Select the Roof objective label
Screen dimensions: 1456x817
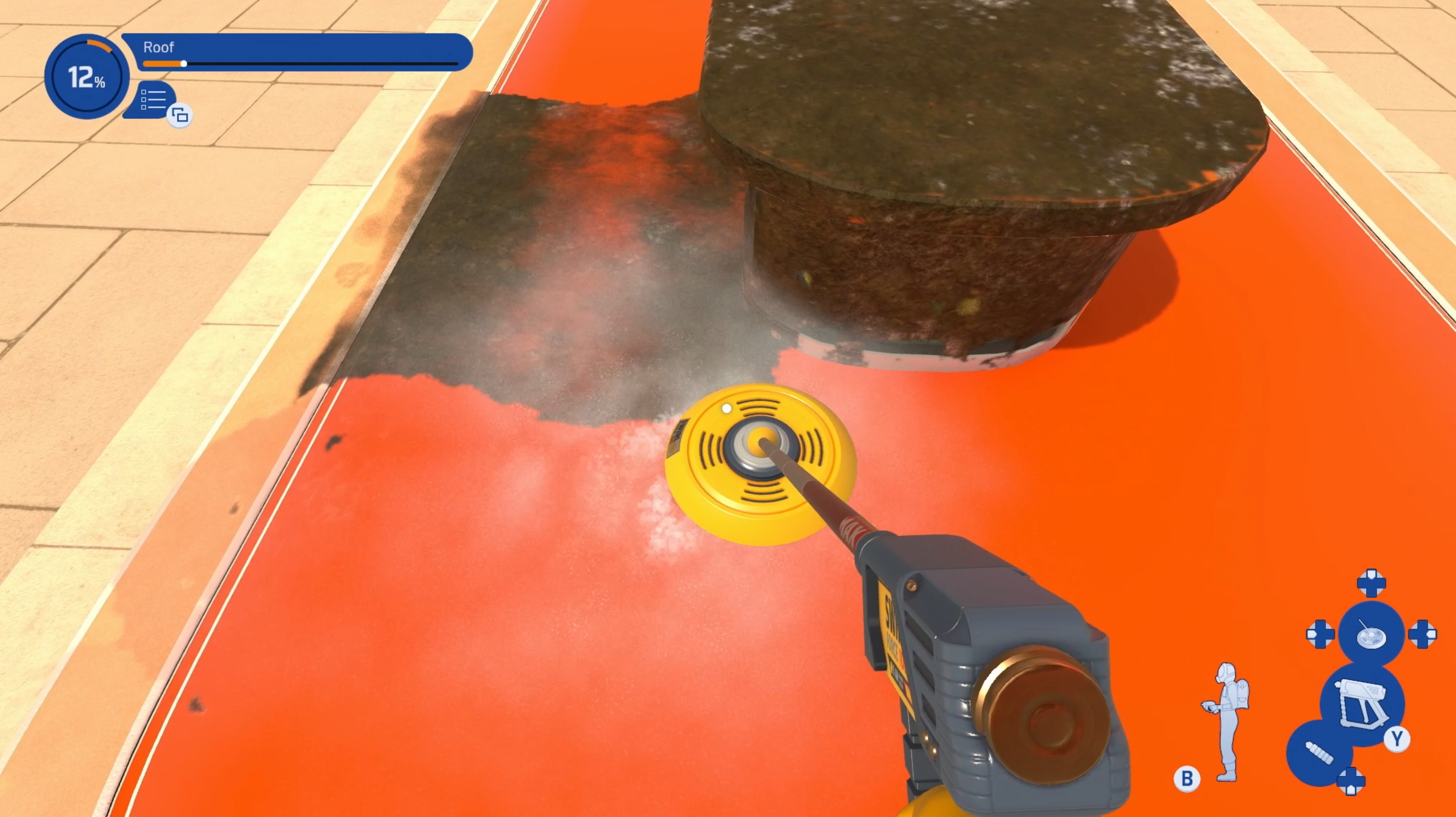click(160, 47)
